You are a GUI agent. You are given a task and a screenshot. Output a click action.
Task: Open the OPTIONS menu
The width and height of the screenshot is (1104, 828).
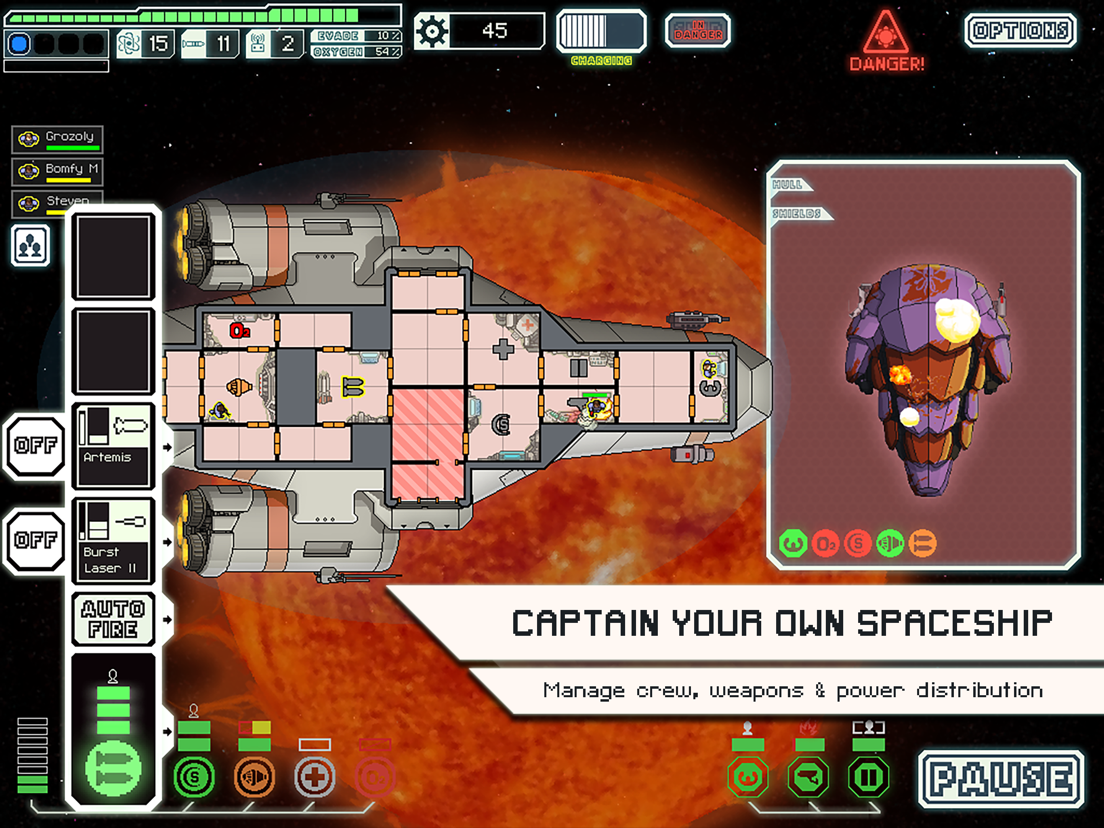click(1020, 31)
